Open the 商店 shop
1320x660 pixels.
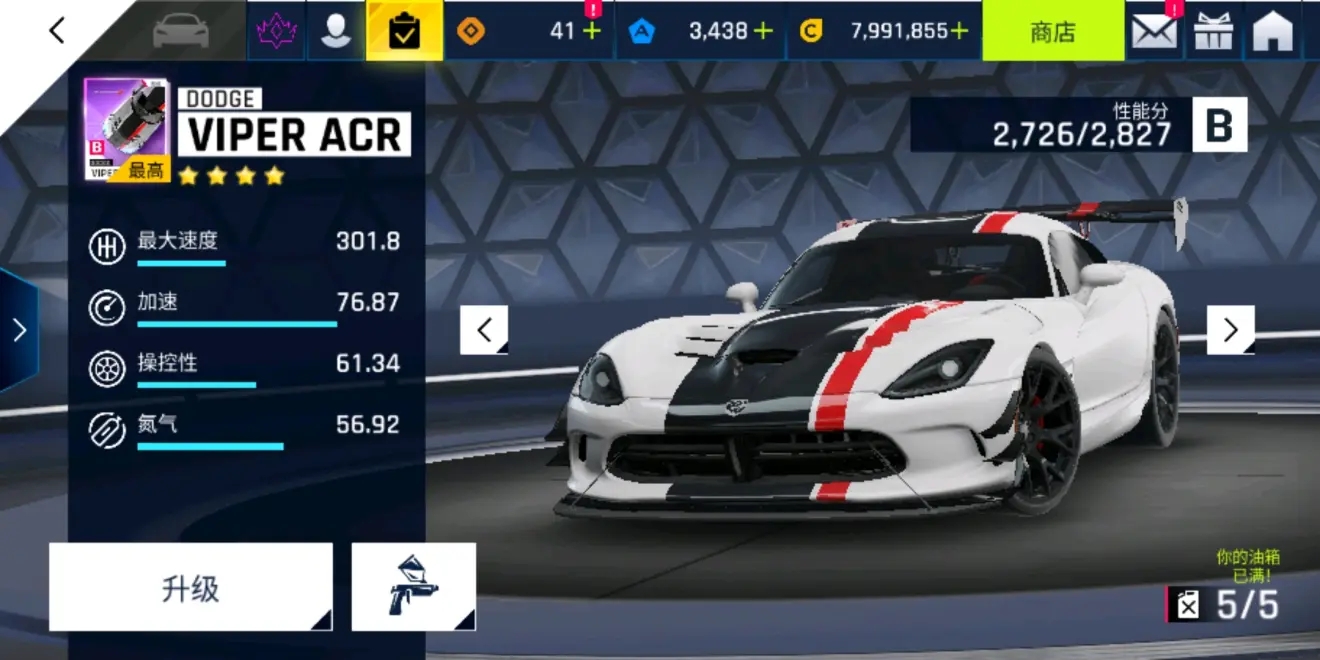pyautogui.click(x=1052, y=31)
